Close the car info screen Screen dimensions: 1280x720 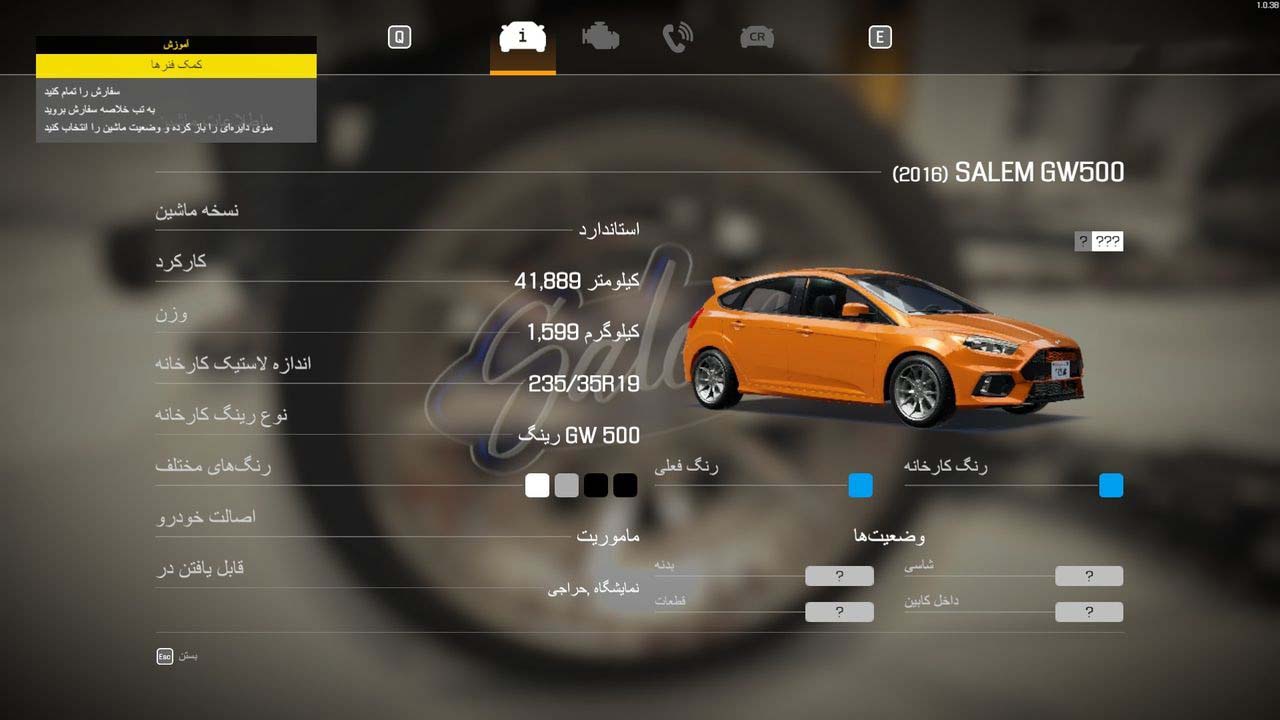point(166,656)
